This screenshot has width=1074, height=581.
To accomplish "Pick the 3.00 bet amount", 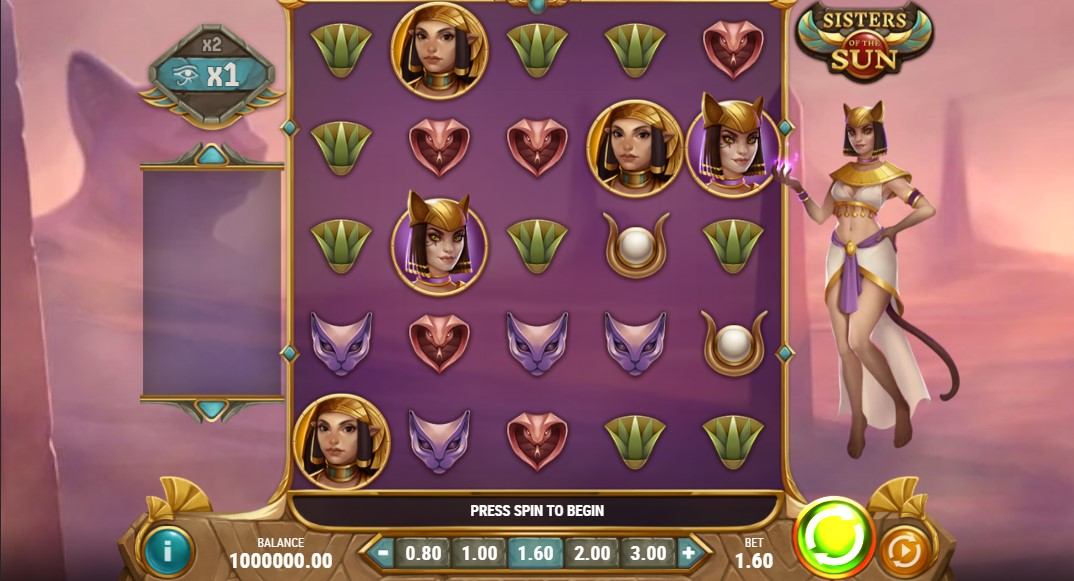I will point(647,552).
